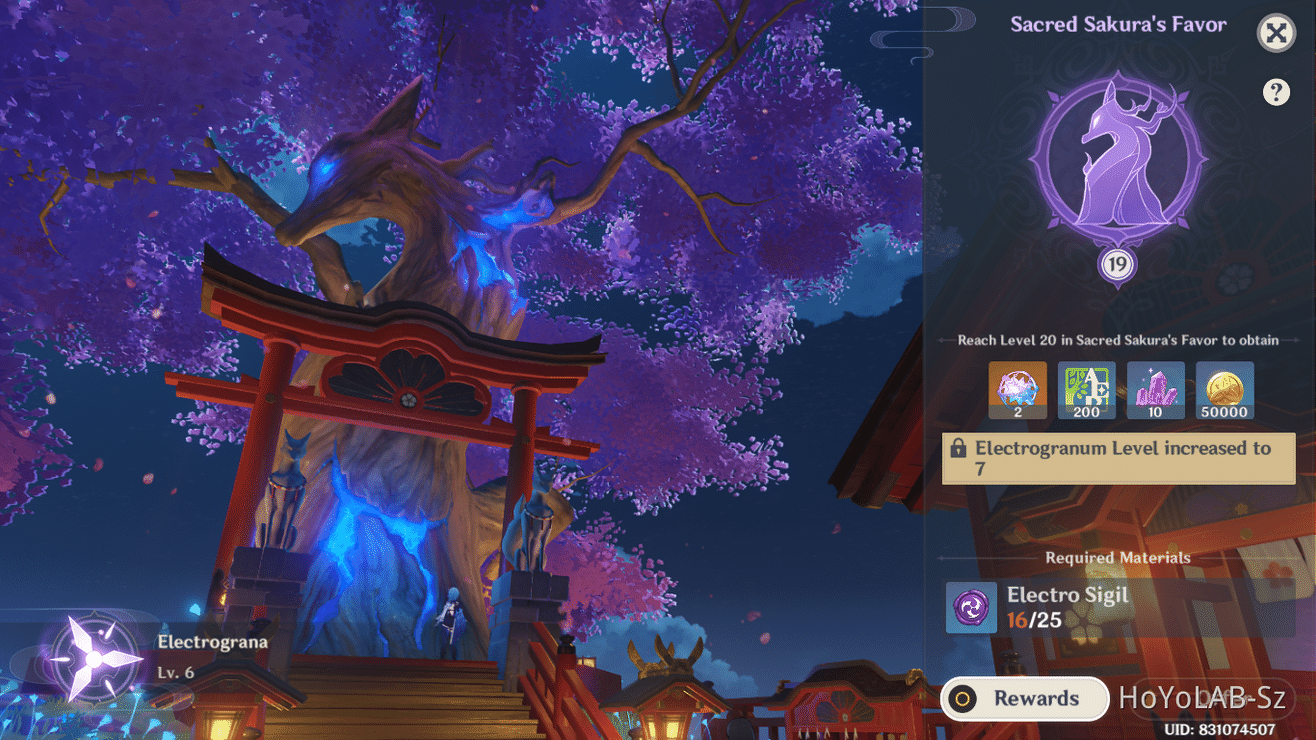Viewport: 1316px width, 740px height.
Task: Click the Electrograna Lv. 6 label
Action: tap(211, 655)
